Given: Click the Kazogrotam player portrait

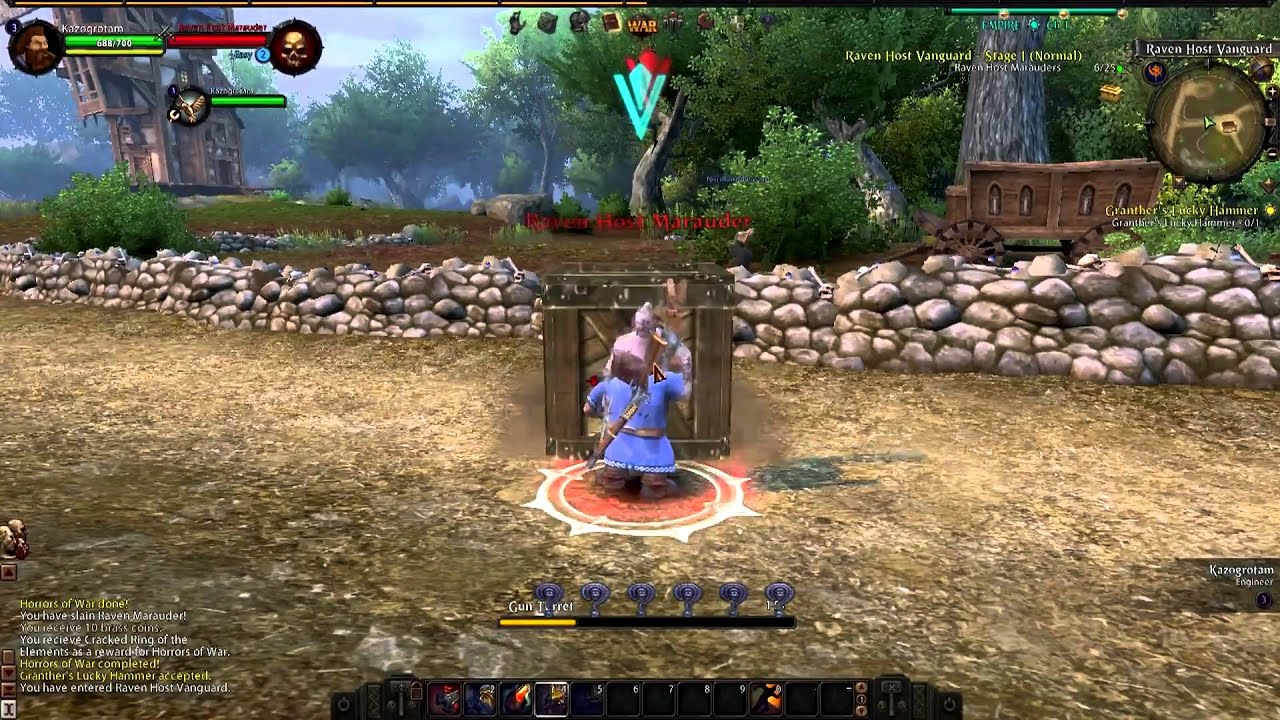Looking at the screenshot, I should pyautogui.click(x=37, y=47).
